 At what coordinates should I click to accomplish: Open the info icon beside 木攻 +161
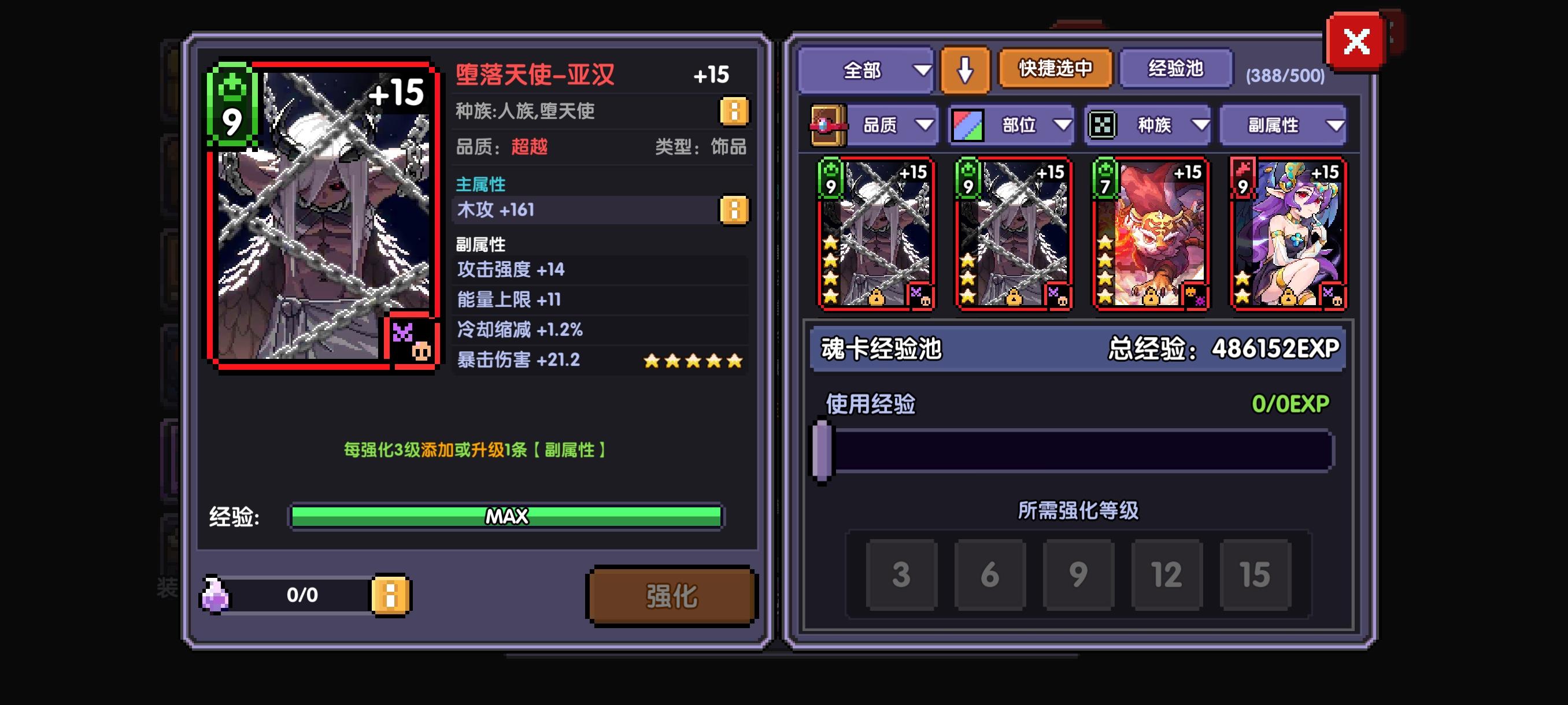tap(735, 210)
